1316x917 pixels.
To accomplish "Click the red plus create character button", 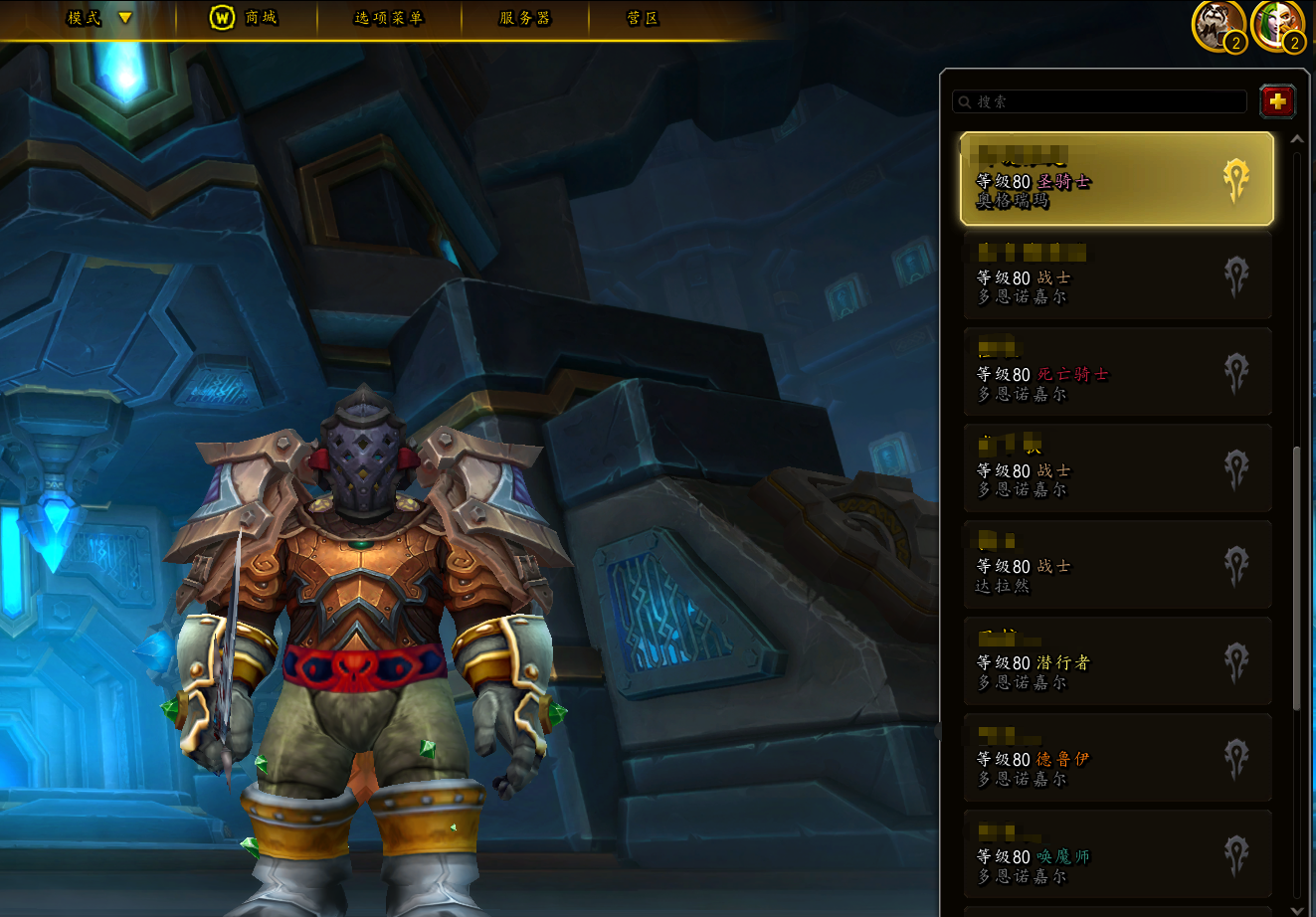I will click(x=1277, y=100).
